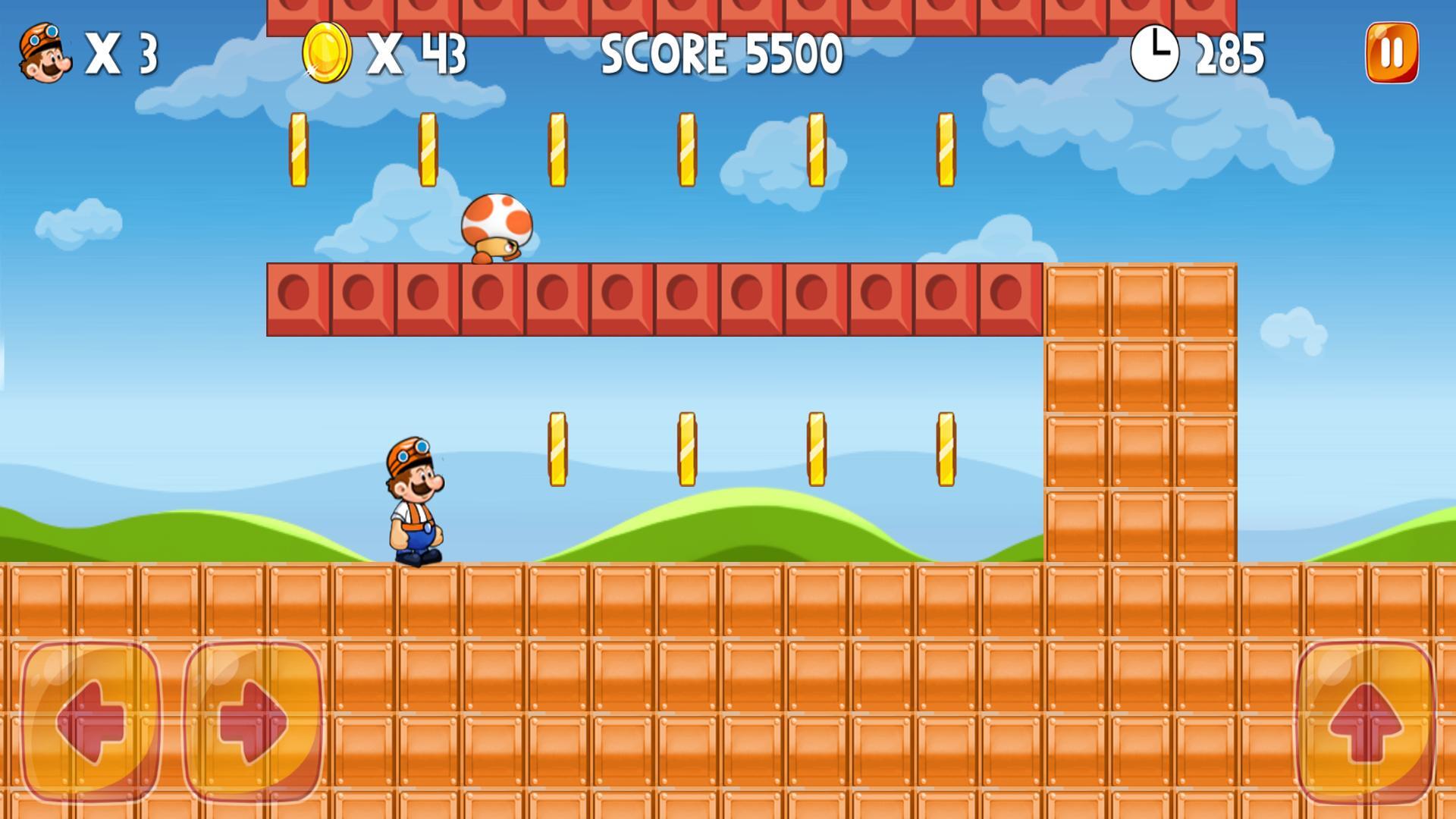Pause the game with the orange button
Image resolution: width=1456 pixels, height=819 pixels.
pyautogui.click(x=1392, y=53)
